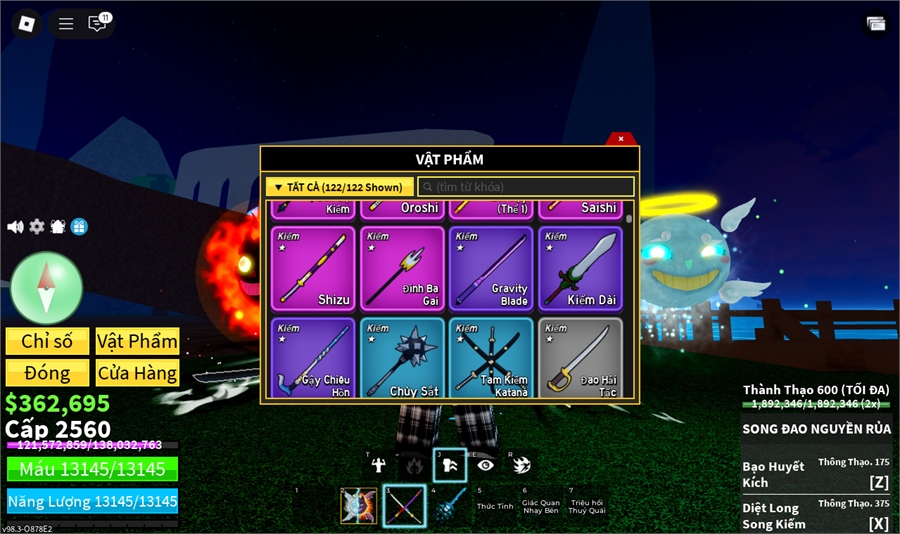Close the Vật Phẩm inventory window
Viewport: 900px width, 534px height.
[x=621, y=139]
